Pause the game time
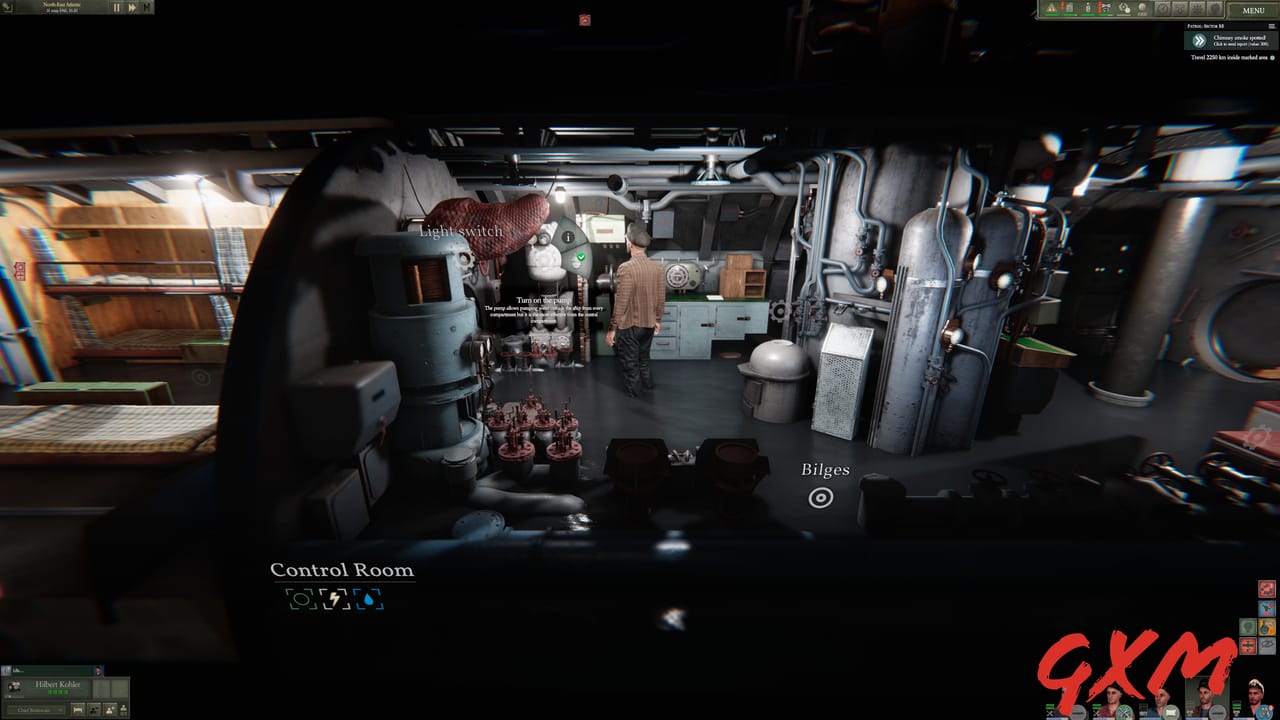The image size is (1280, 720). coord(117,7)
